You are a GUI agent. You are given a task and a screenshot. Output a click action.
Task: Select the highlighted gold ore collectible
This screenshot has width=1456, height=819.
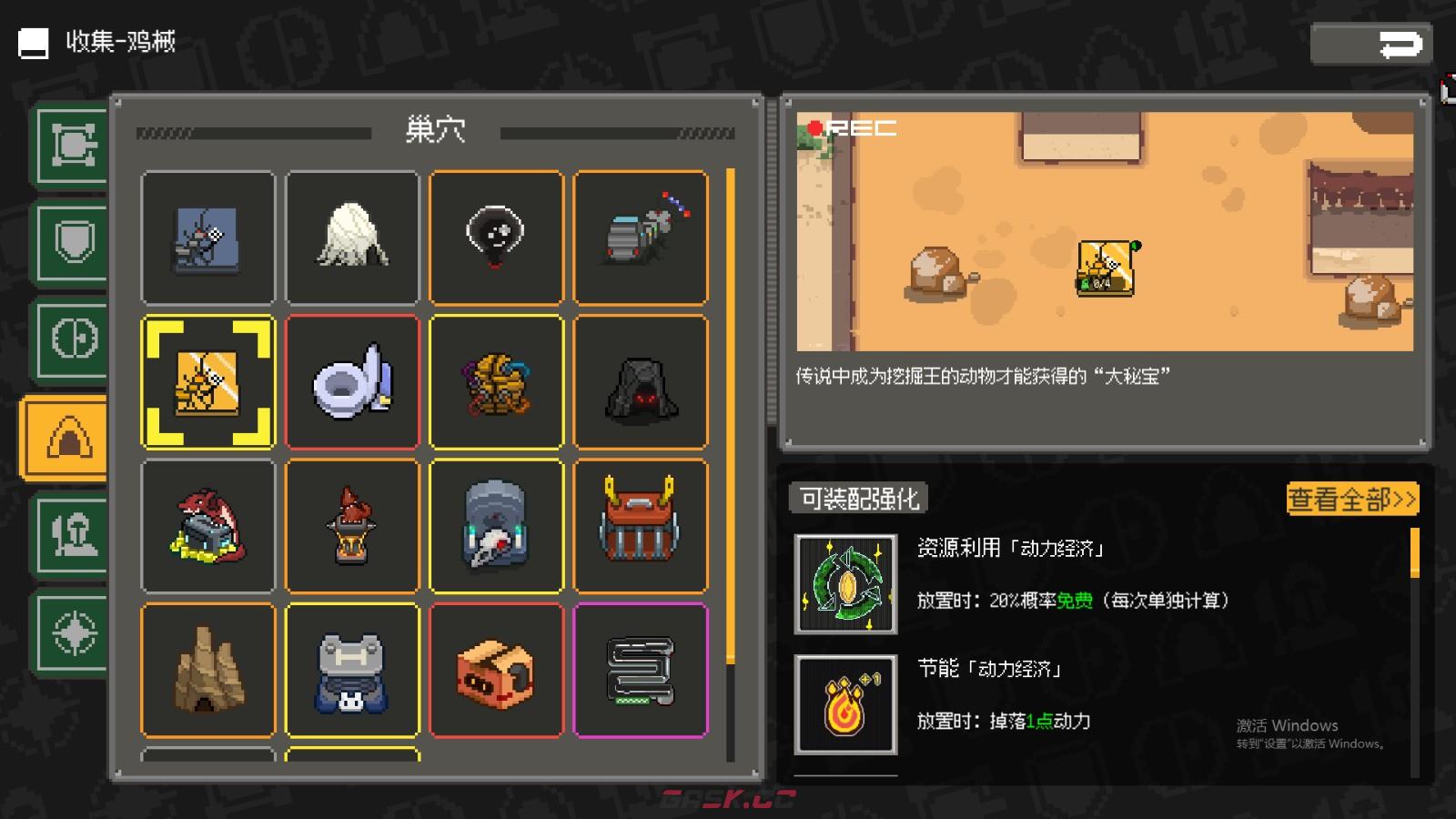pos(208,381)
